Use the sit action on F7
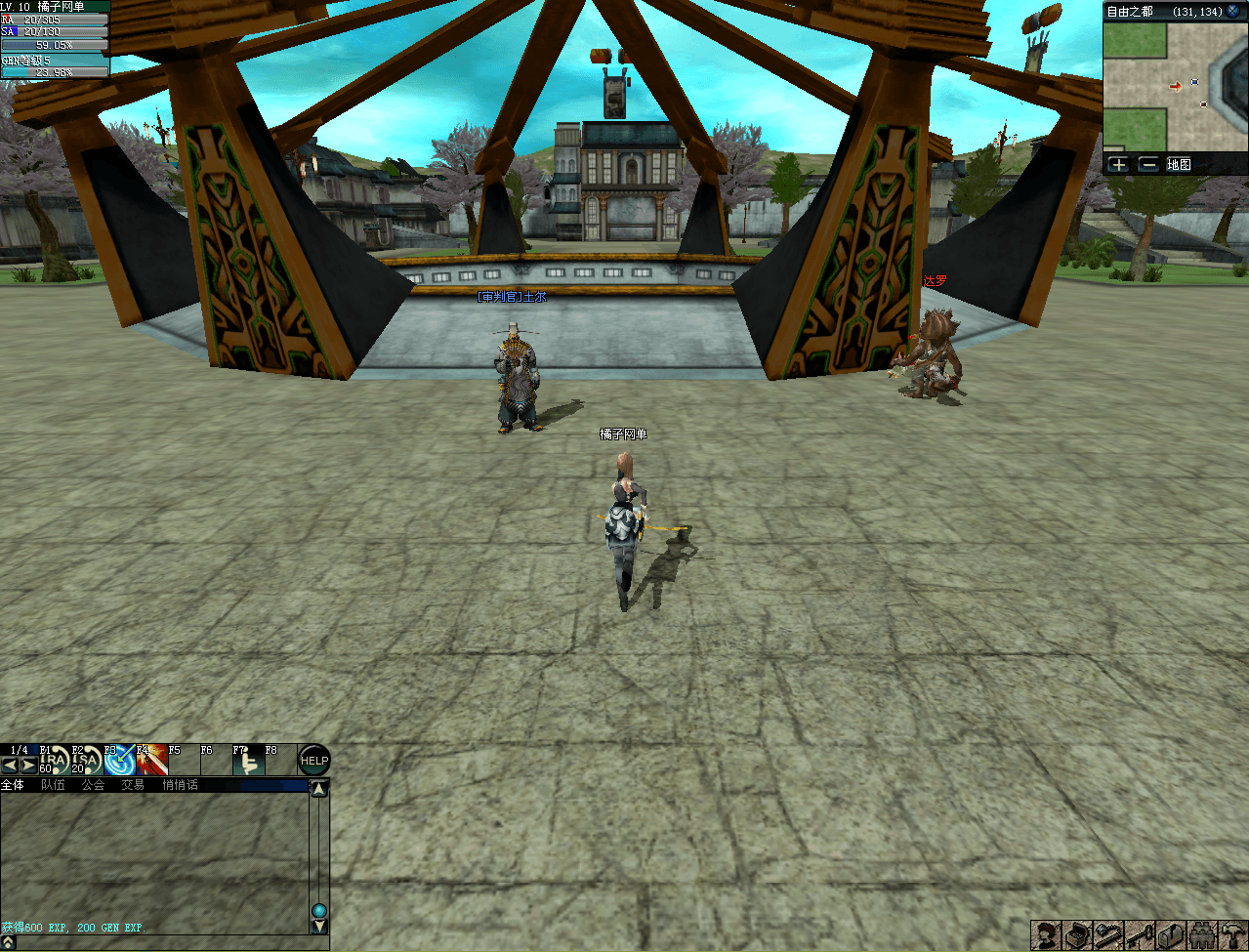 pyautogui.click(x=248, y=761)
